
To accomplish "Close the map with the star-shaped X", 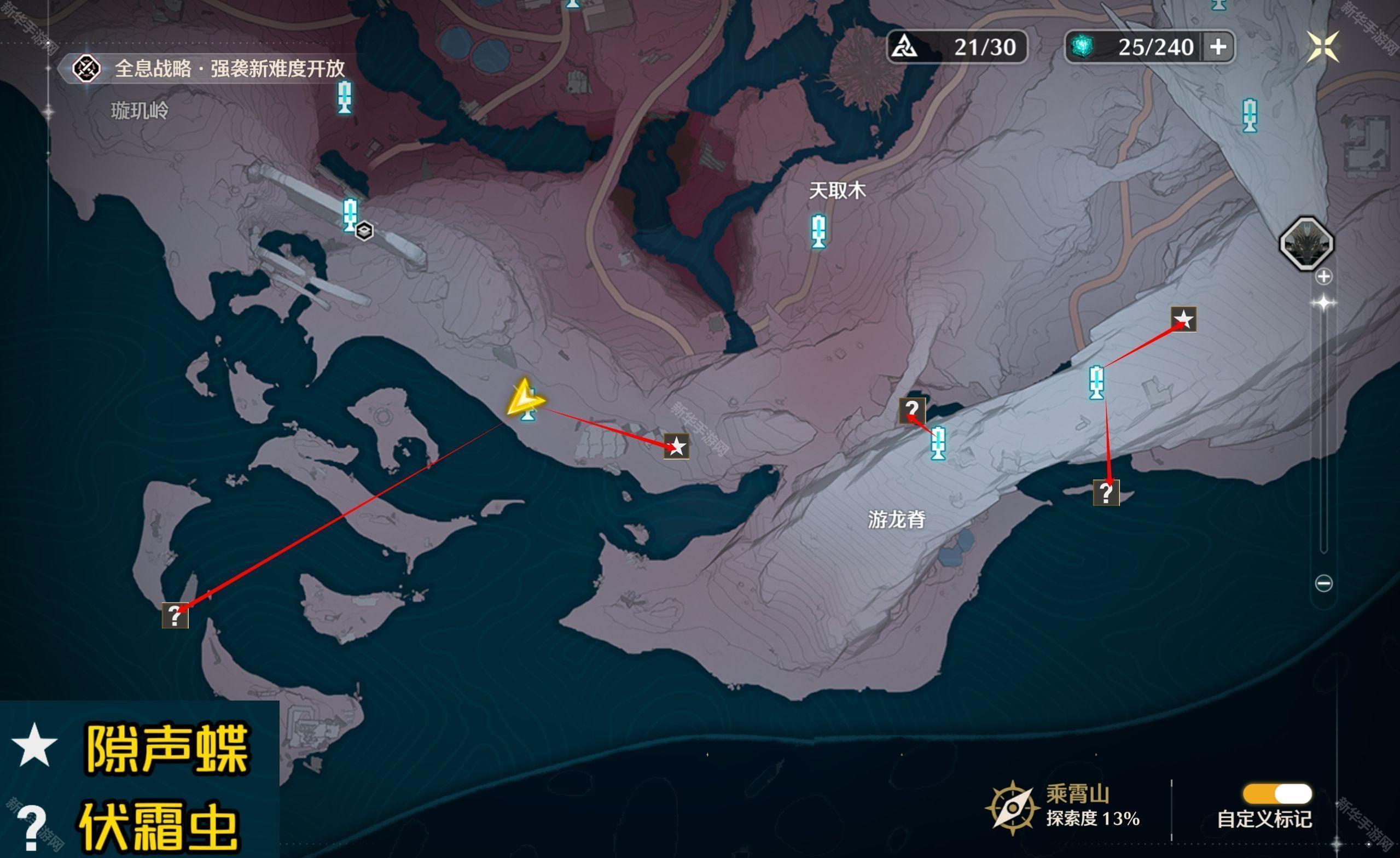I will click(x=1323, y=46).
